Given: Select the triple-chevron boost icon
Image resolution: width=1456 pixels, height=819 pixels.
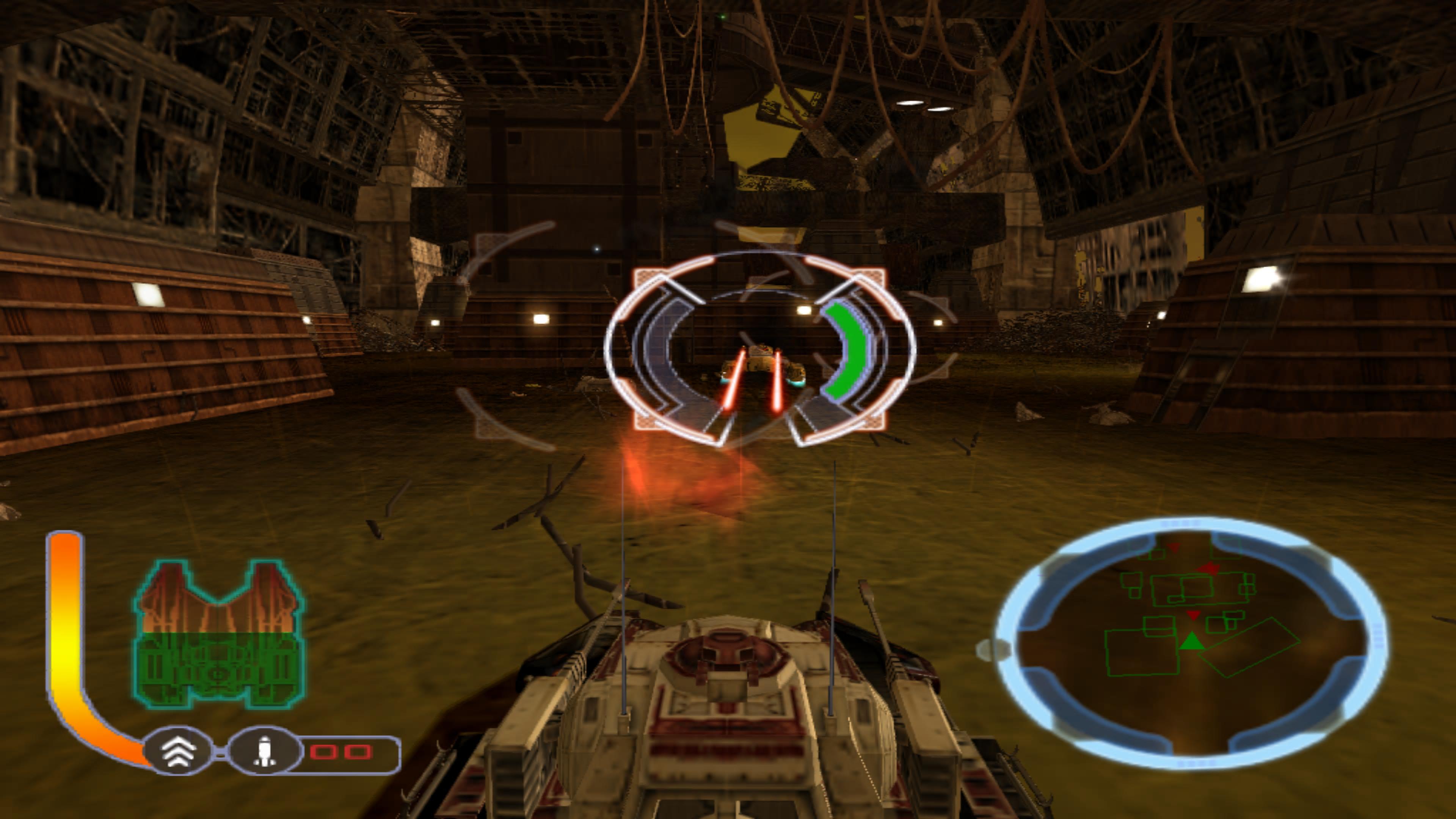Looking at the screenshot, I should pyautogui.click(x=179, y=751).
